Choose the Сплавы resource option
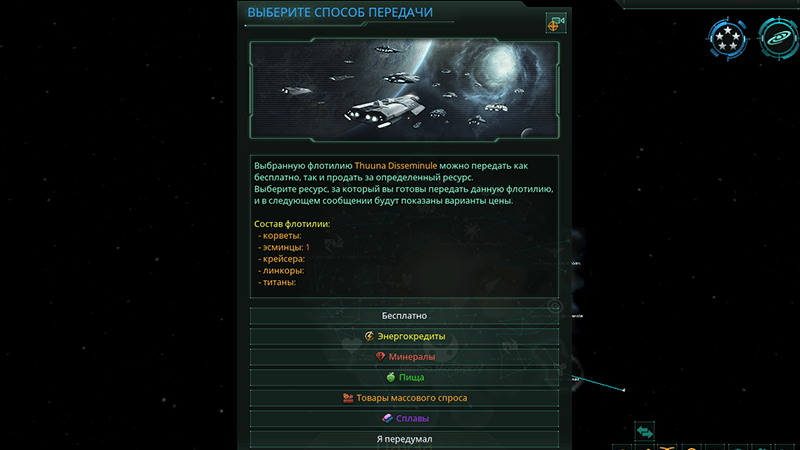800x450 pixels. pos(404,418)
